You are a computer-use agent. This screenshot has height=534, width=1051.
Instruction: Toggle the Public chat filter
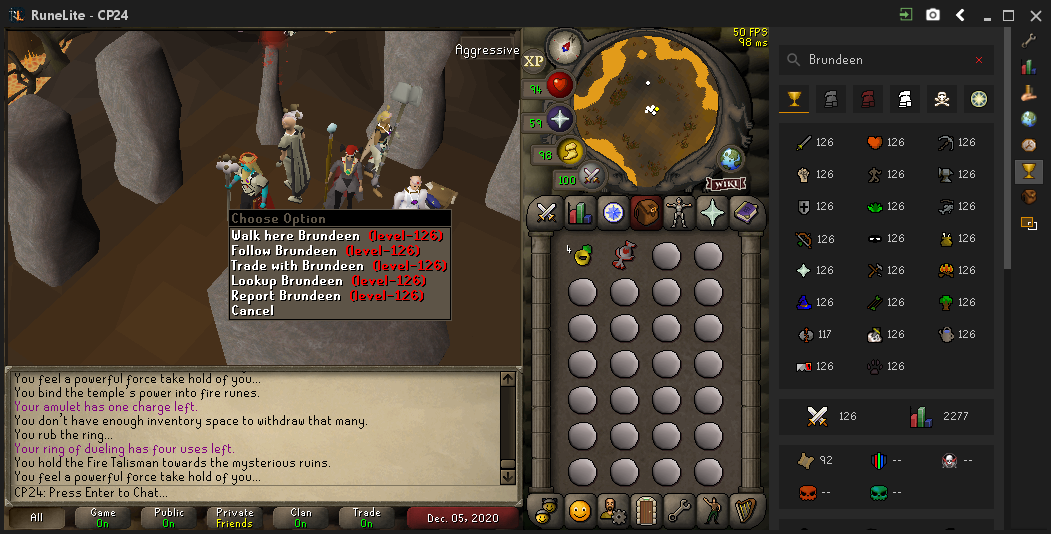click(167, 518)
